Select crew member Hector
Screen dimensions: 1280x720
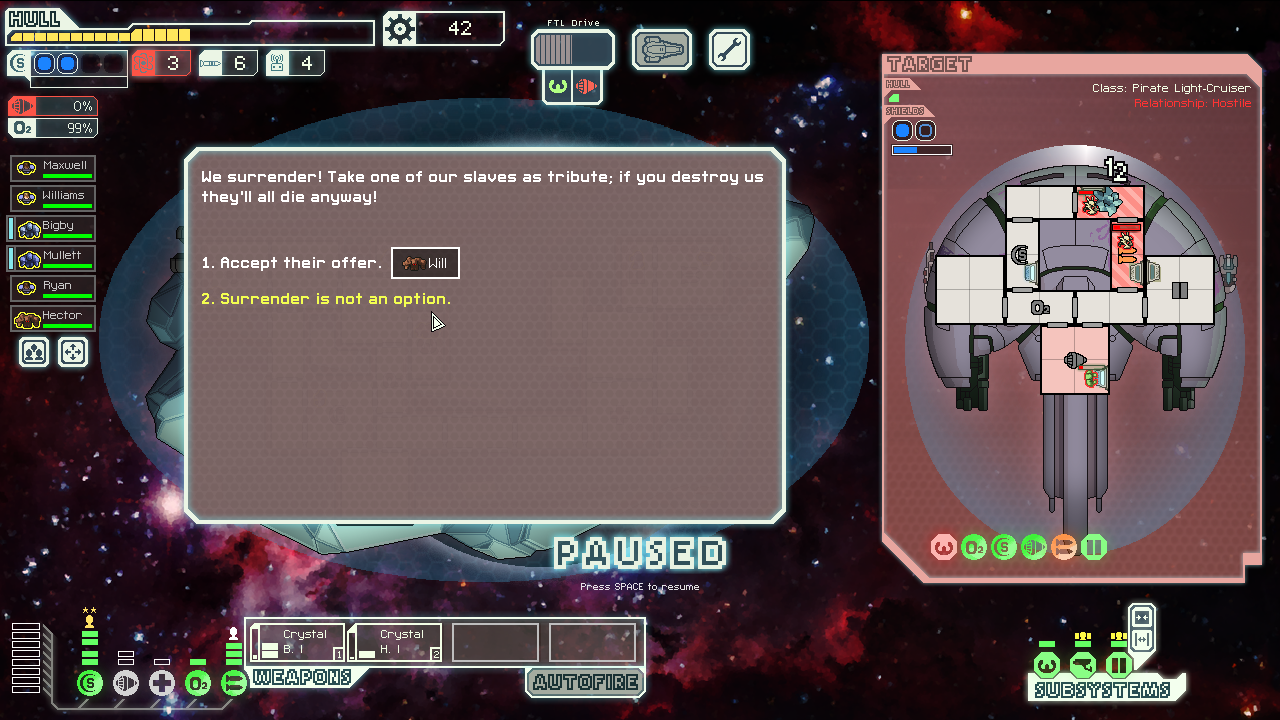[54, 318]
